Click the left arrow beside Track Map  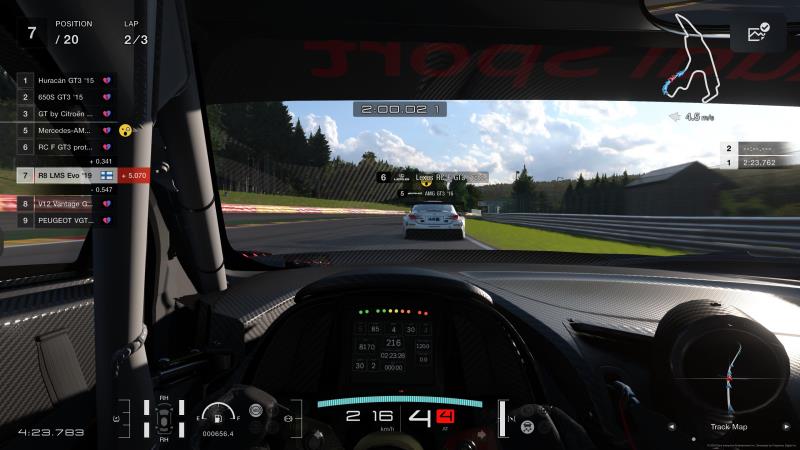(x=674, y=427)
